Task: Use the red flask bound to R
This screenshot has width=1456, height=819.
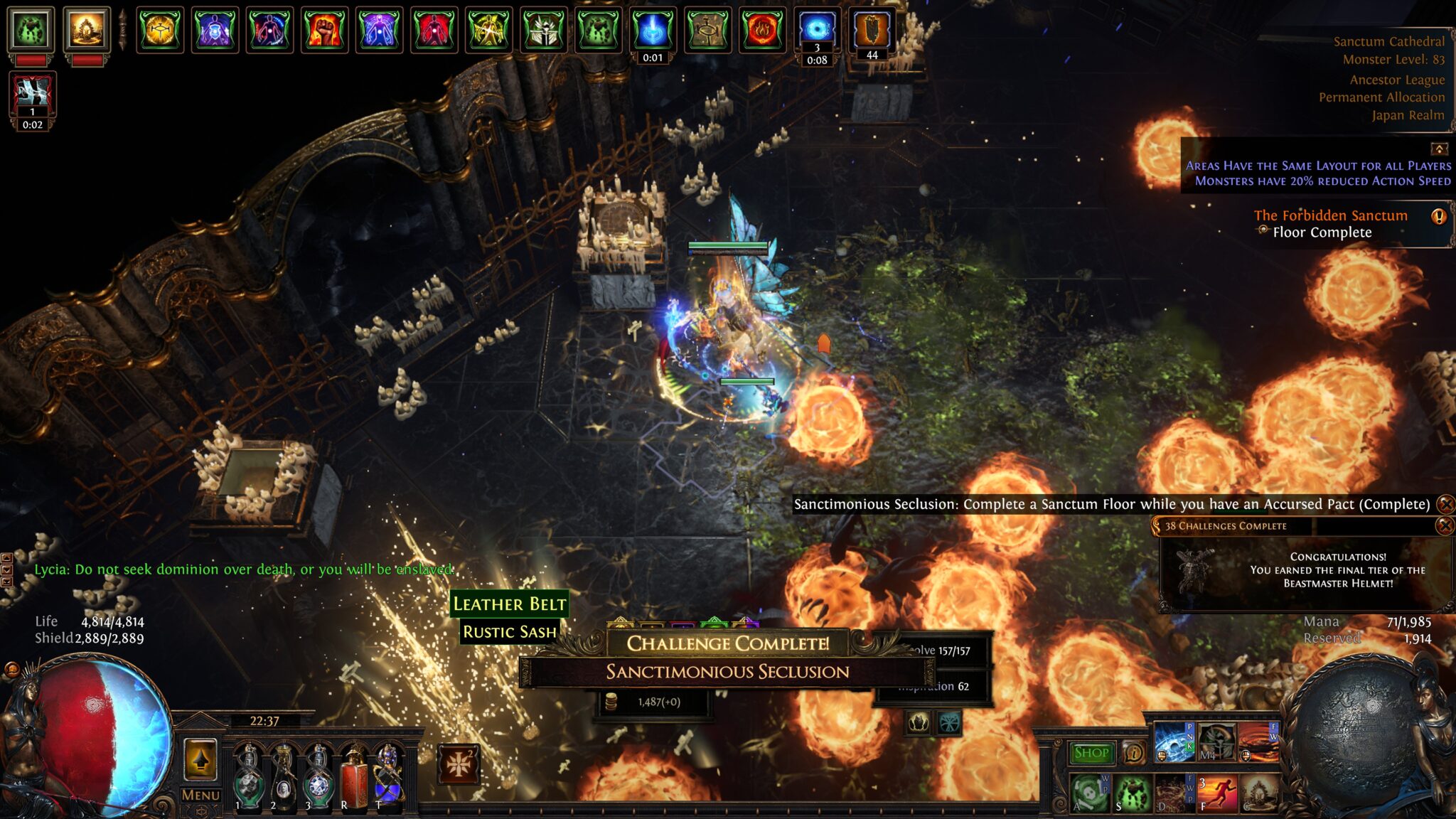Action: pyautogui.click(x=354, y=778)
